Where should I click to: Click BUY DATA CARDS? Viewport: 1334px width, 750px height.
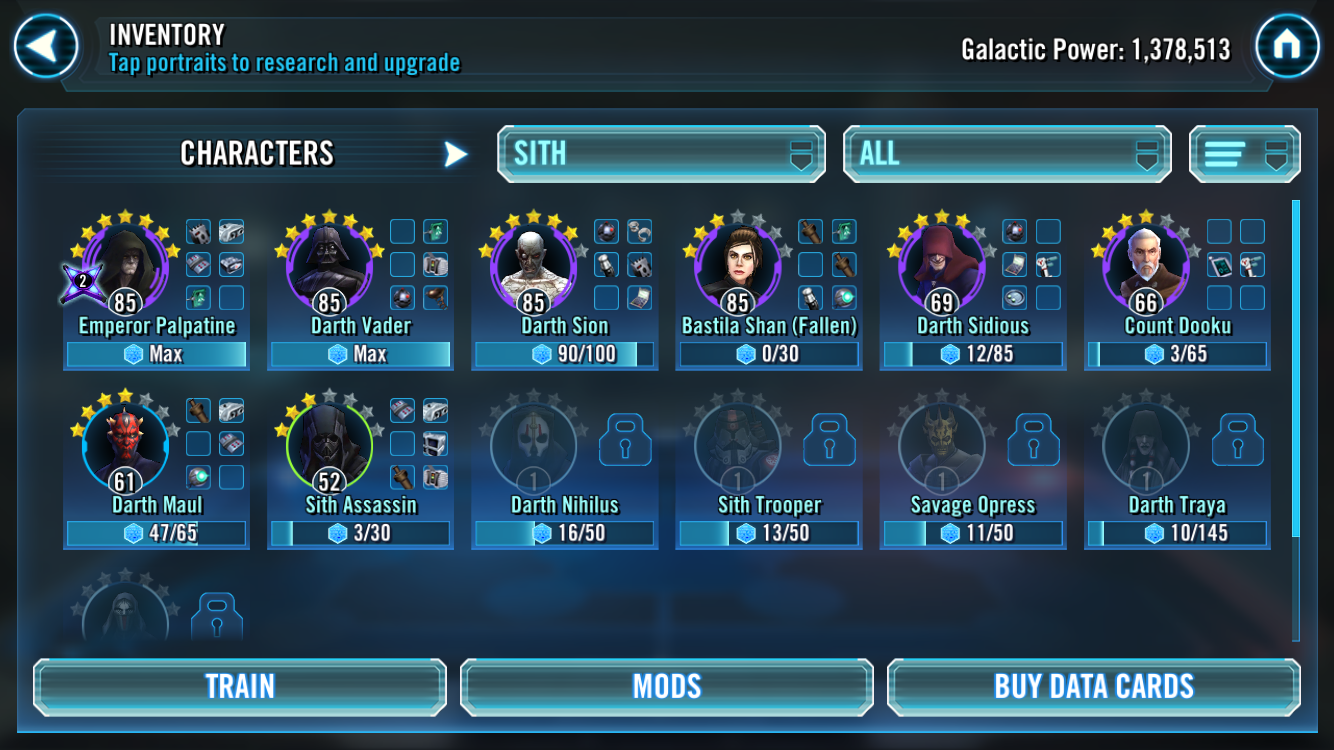1093,686
